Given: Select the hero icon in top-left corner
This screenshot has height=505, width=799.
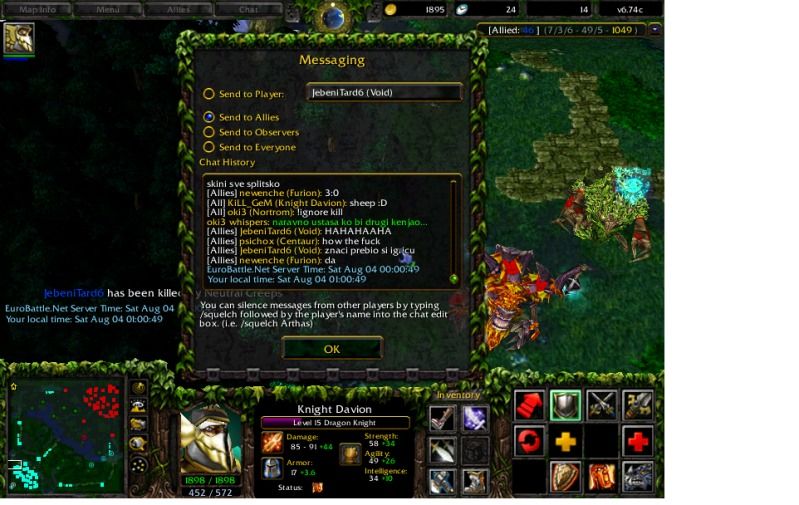Looking at the screenshot, I should click(19, 38).
